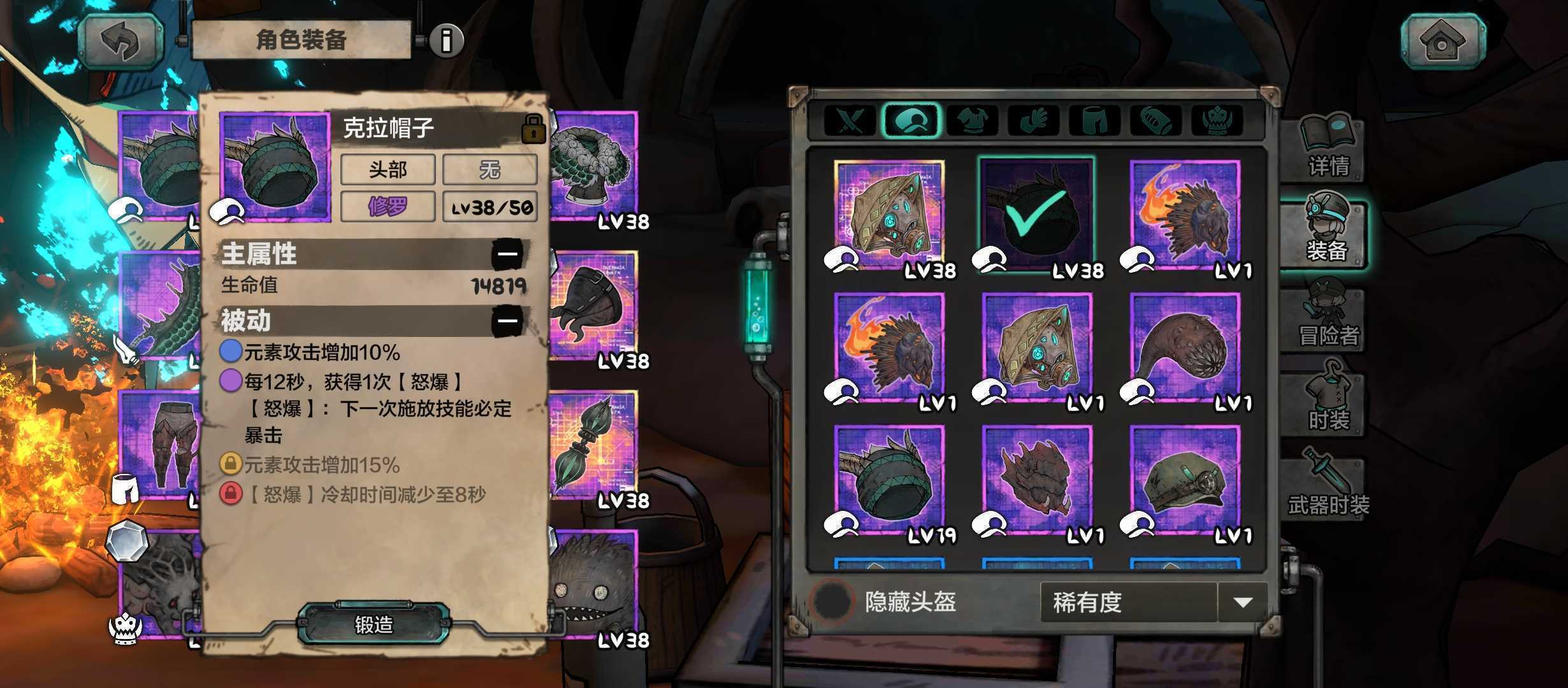Tap the 锻造 forge button

pos(374,624)
